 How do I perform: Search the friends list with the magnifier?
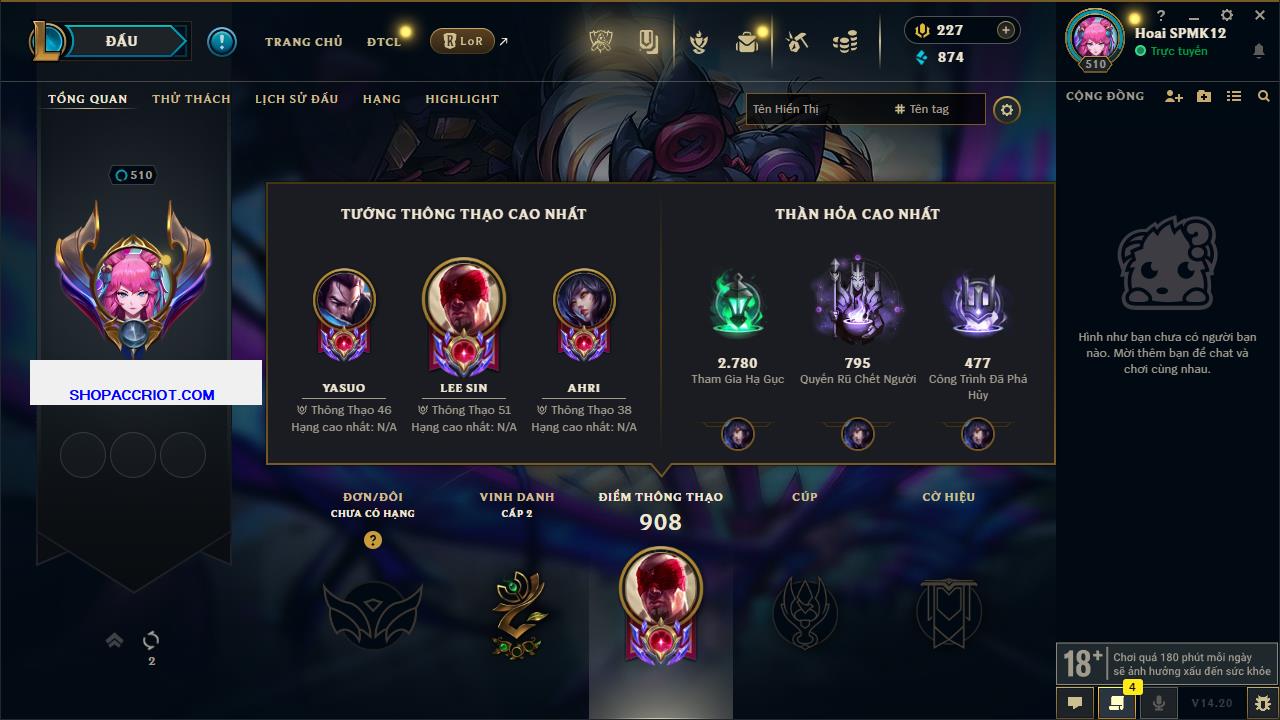[x=1264, y=96]
